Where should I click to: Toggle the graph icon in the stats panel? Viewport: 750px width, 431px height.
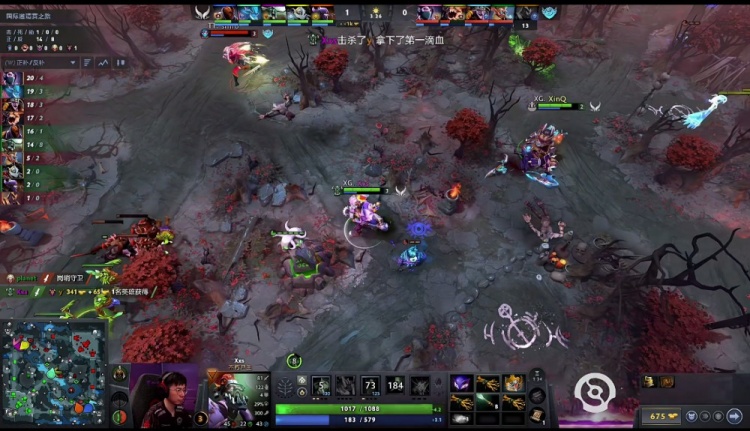(x=102, y=62)
